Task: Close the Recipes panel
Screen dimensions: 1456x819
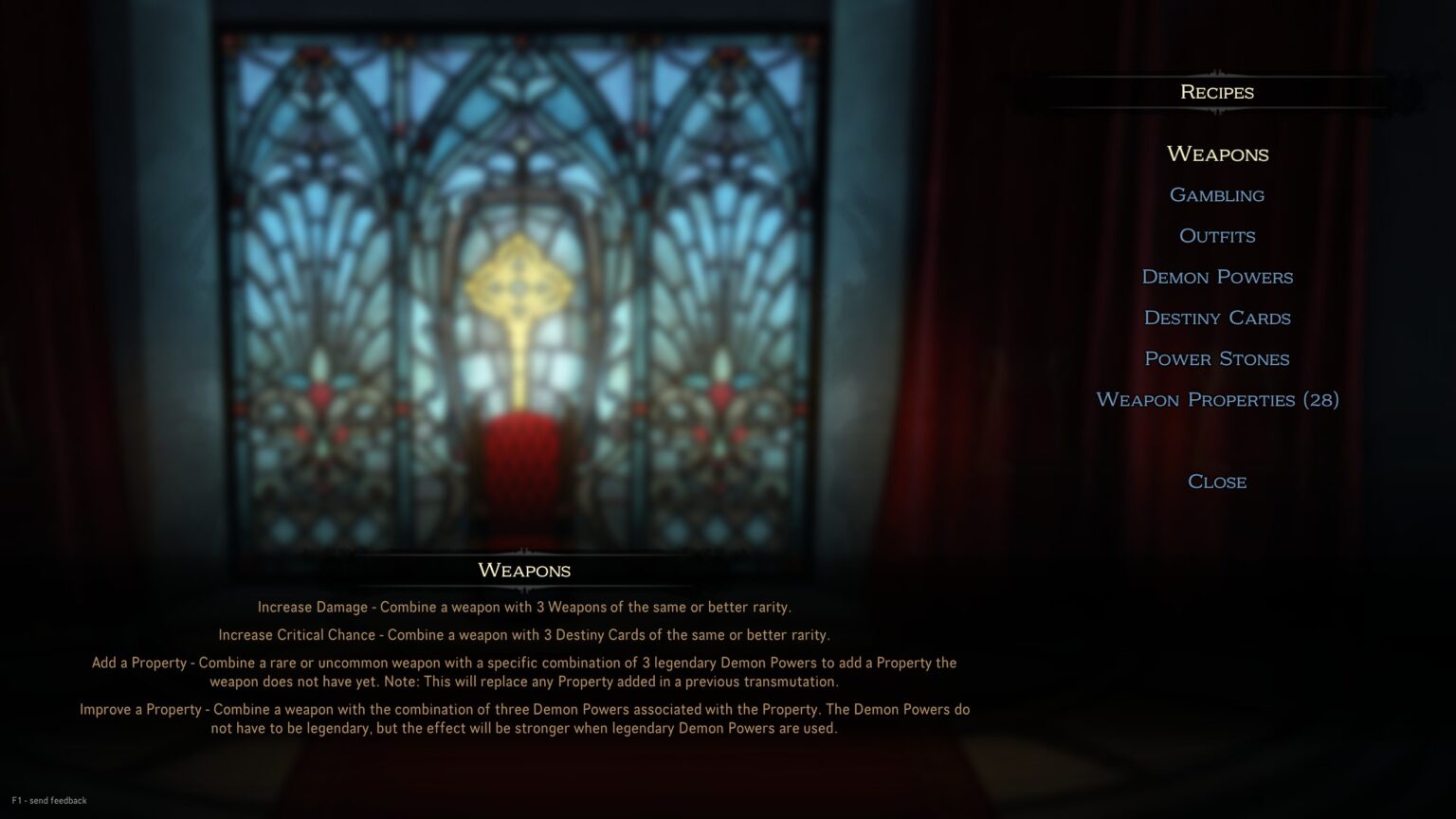Action: coord(1217,482)
